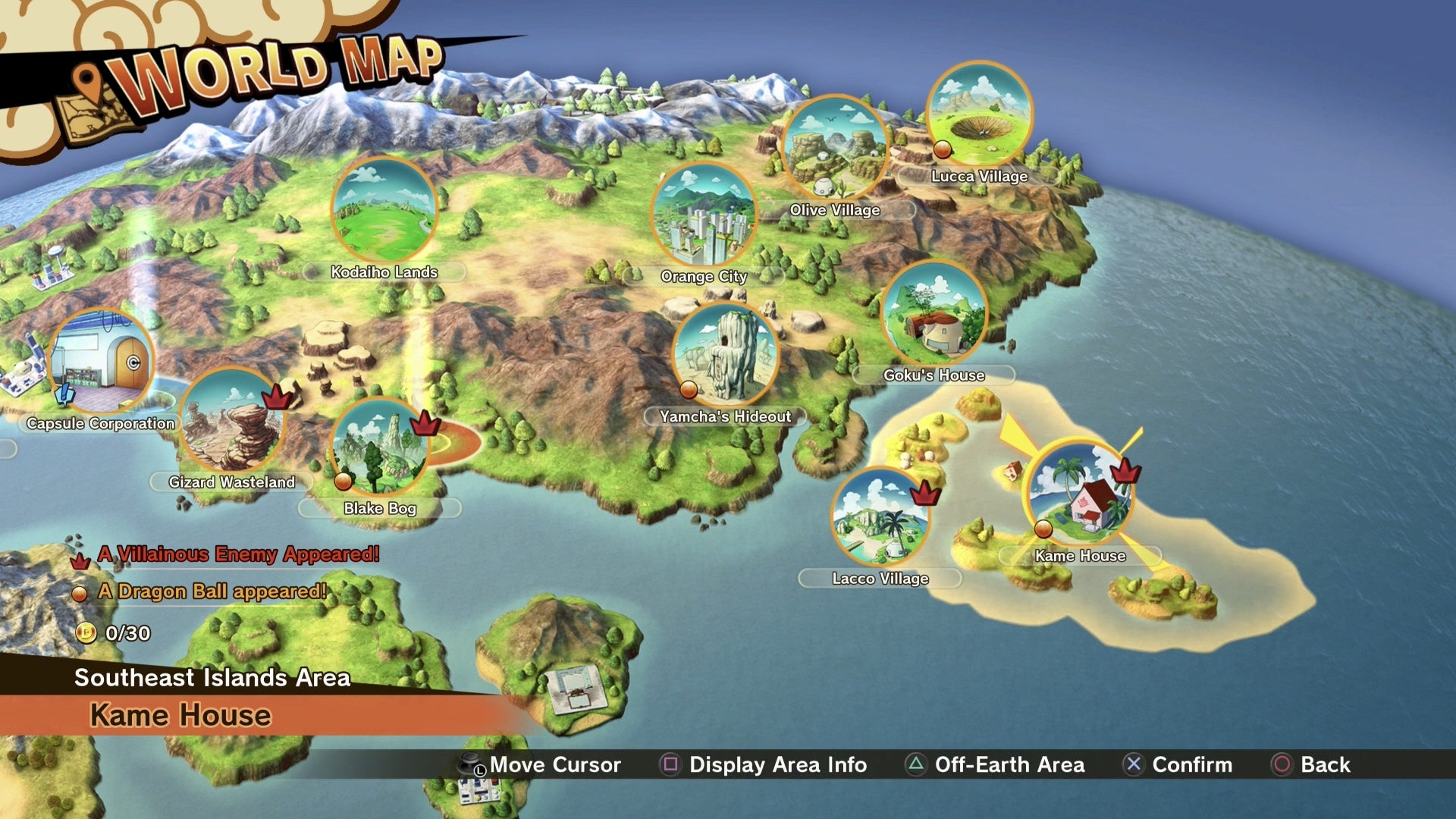Viewport: 1456px width, 819px height.
Task: Select the Blake Bog location
Action: (x=380, y=447)
